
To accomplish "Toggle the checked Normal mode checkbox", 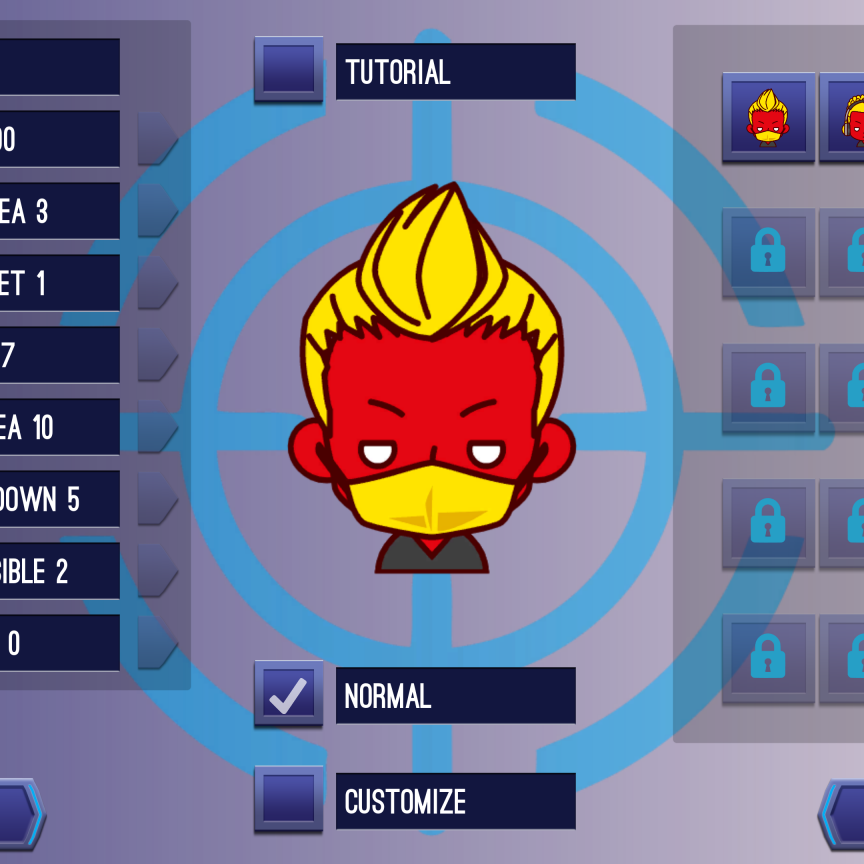I will pyautogui.click(x=289, y=694).
